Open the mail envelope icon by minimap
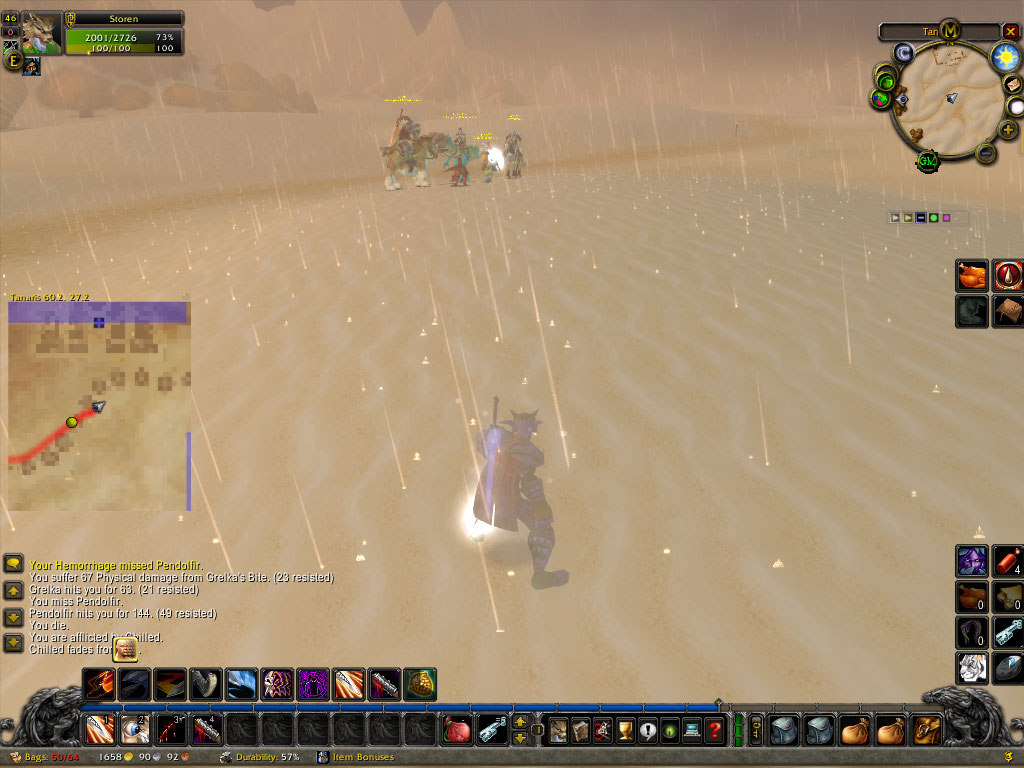This screenshot has height=768, width=1024. (1012, 85)
